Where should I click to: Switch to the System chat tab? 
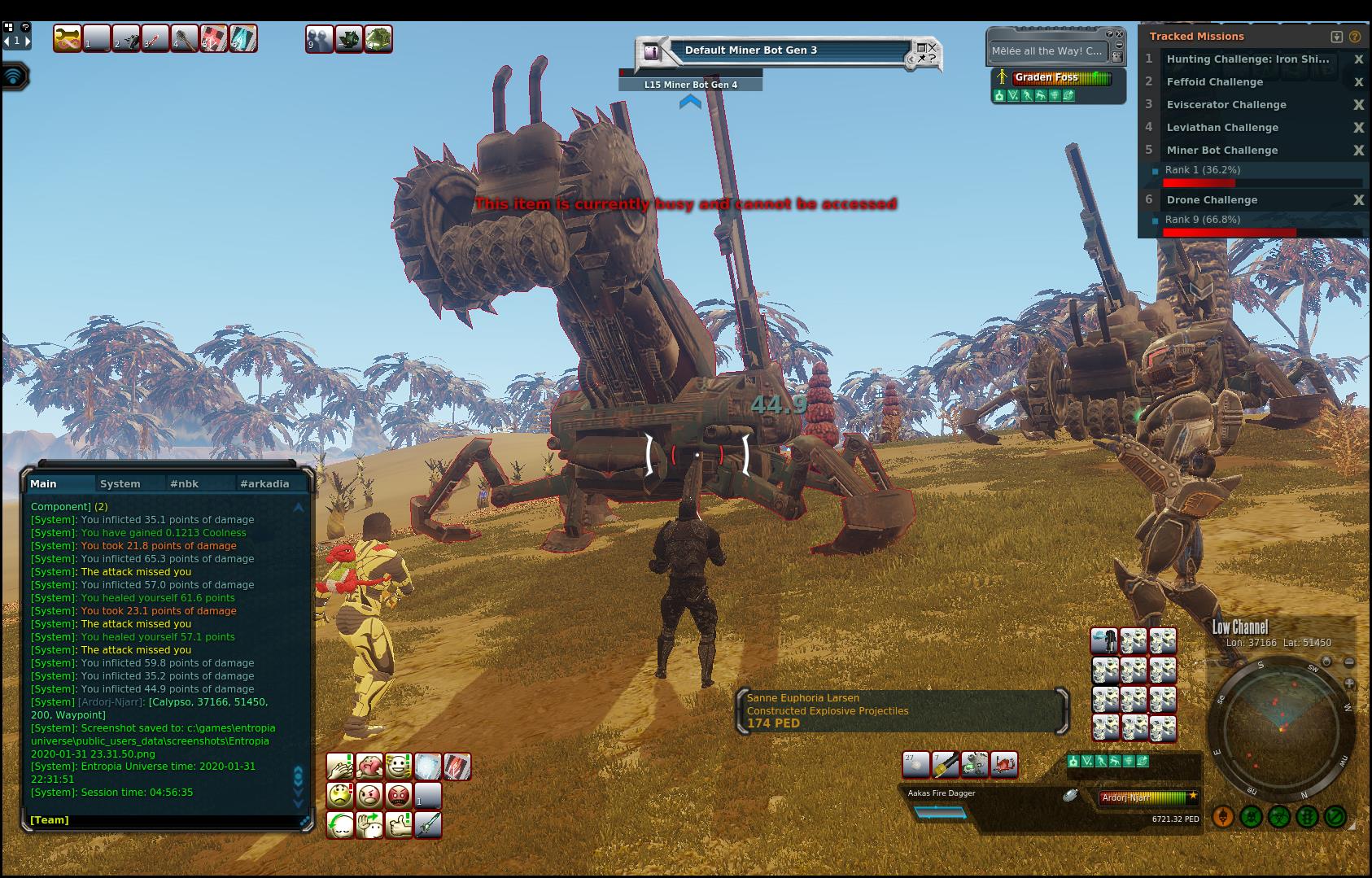pyautogui.click(x=120, y=483)
